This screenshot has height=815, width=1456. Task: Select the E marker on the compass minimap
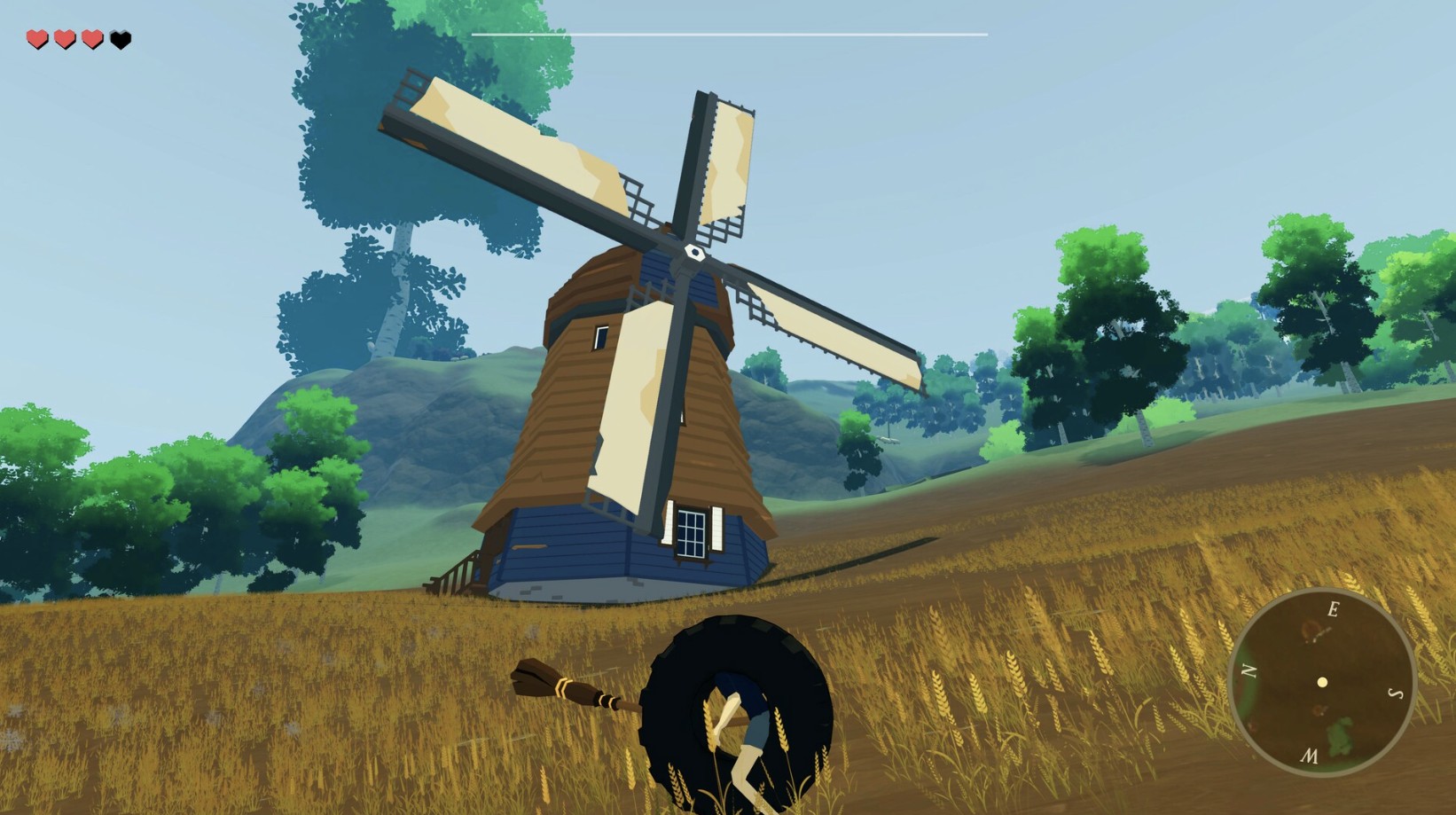[x=1333, y=609]
